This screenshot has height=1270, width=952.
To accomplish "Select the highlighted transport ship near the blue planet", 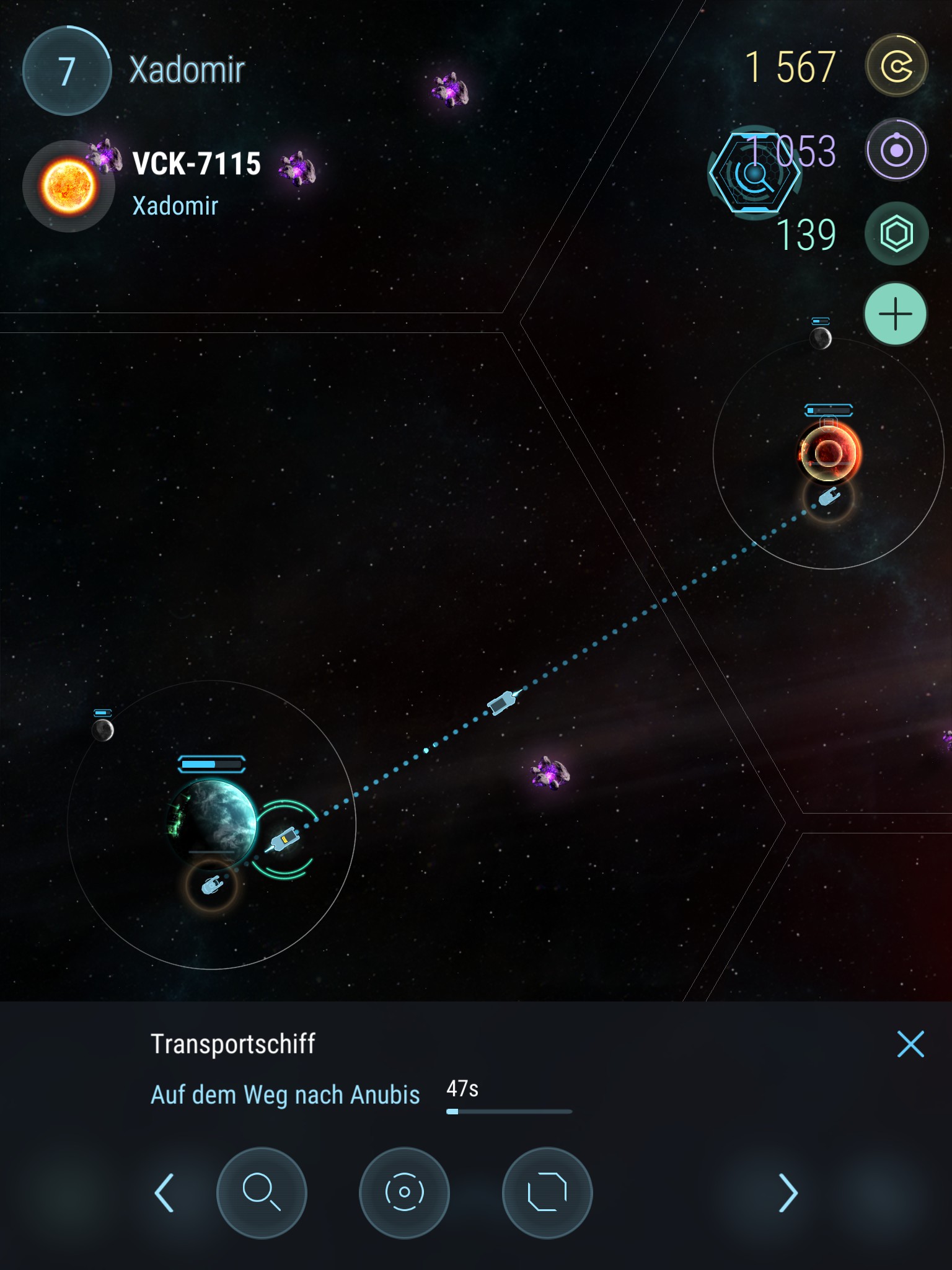I will (284, 840).
